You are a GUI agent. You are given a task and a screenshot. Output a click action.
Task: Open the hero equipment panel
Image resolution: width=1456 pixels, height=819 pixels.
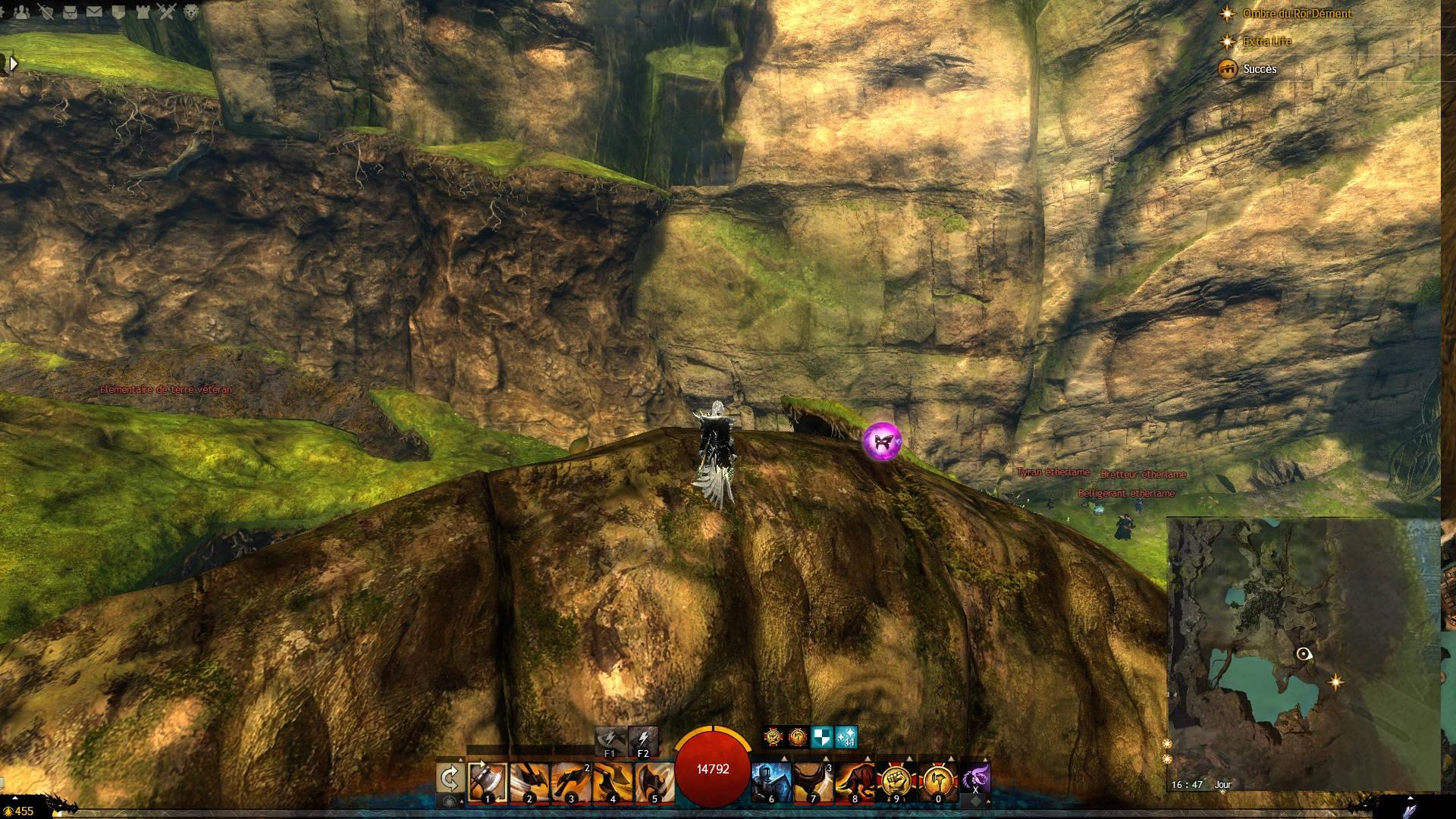coord(46,12)
